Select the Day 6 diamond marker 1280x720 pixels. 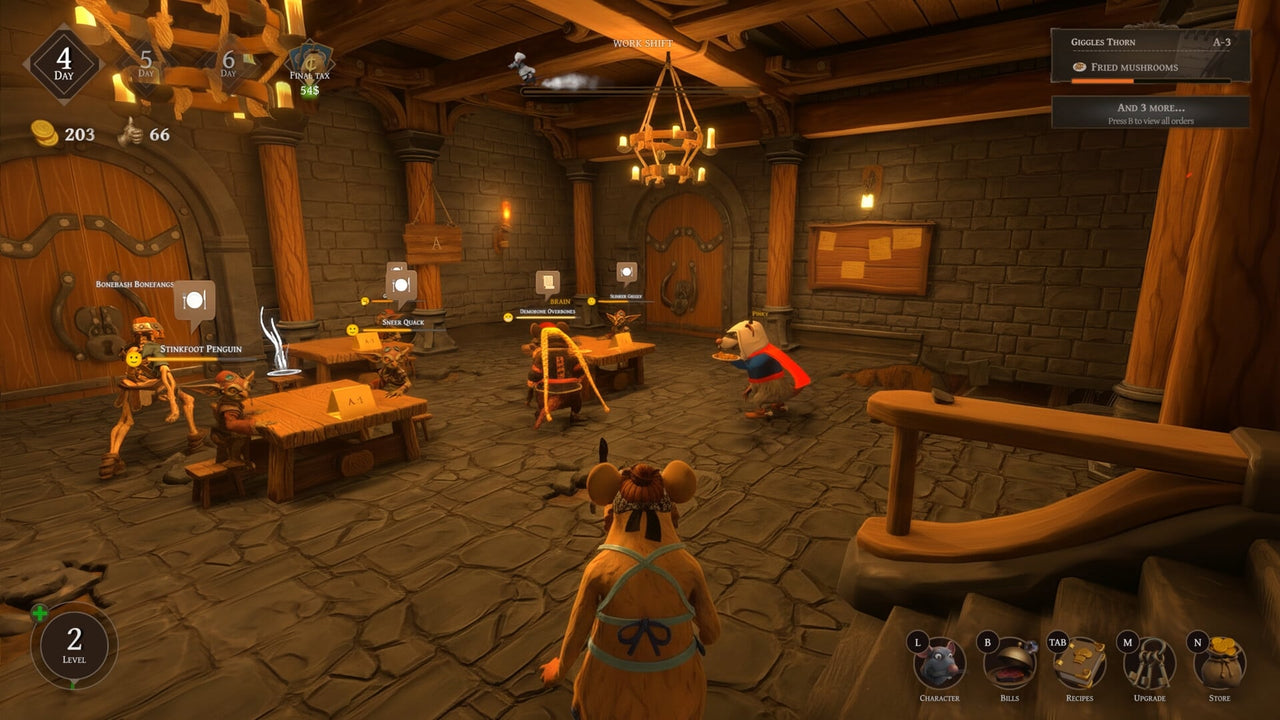click(x=227, y=62)
